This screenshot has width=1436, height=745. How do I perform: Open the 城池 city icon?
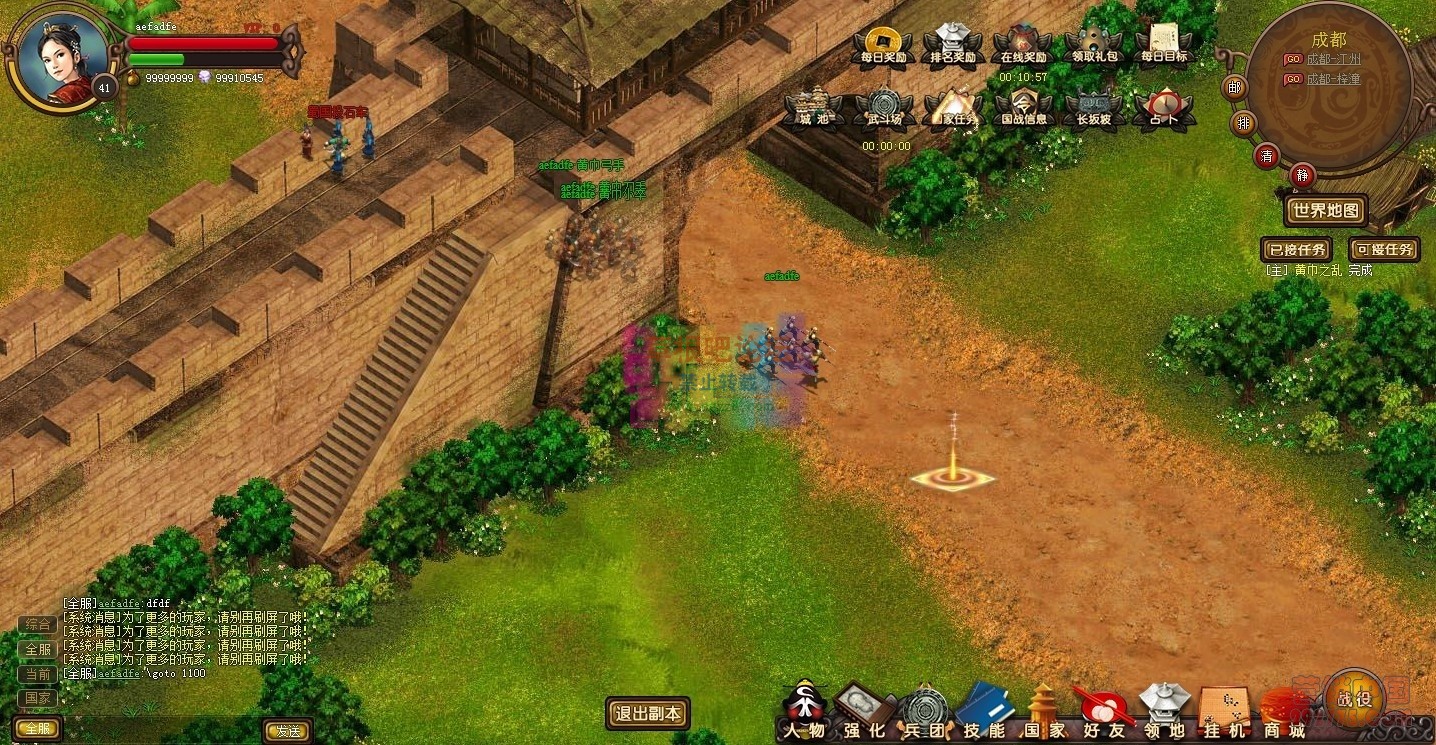[x=810, y=107]
